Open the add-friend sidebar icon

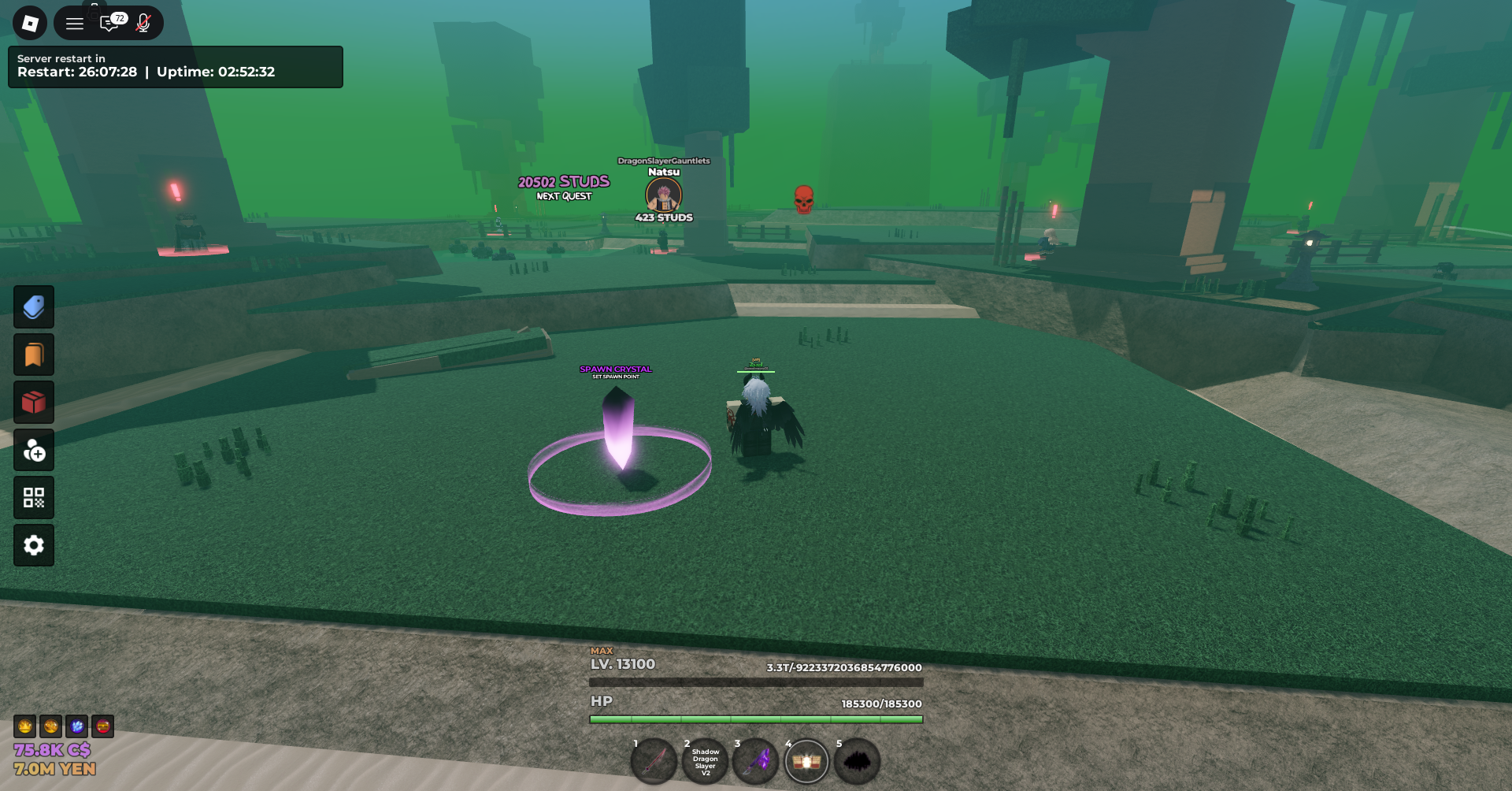tap(33, 450)
